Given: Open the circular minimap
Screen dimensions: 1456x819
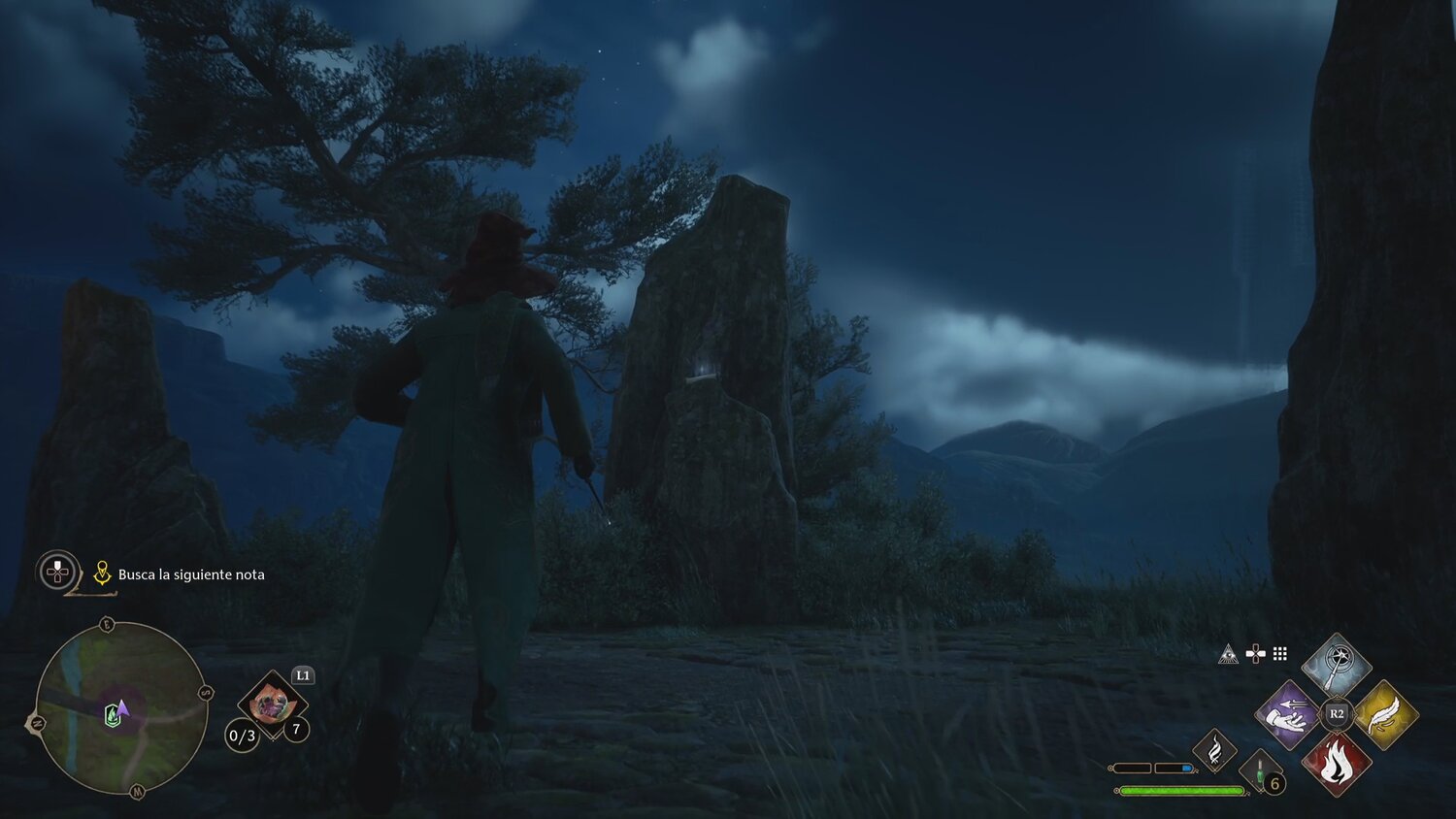Looking at the screenshot, I should [x=120, y=708].
